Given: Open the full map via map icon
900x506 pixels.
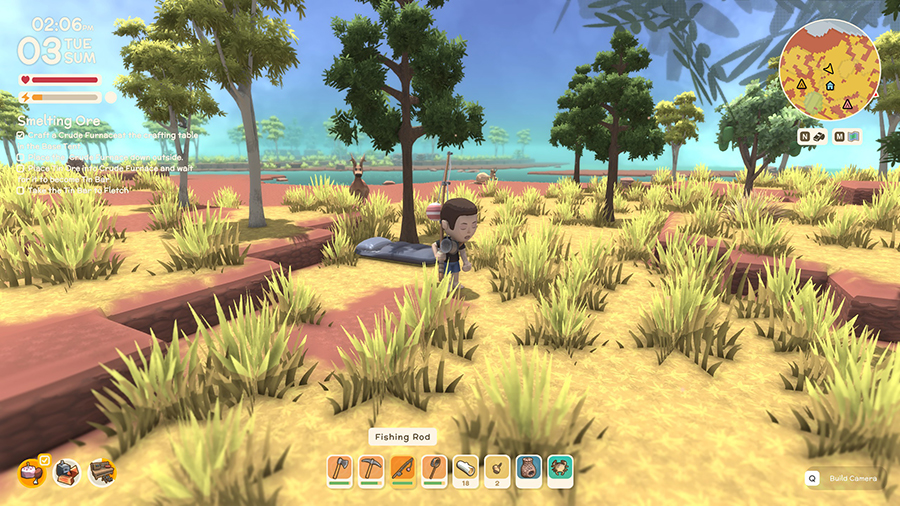Looking at the screenshot, I should (x=852, y=136).
